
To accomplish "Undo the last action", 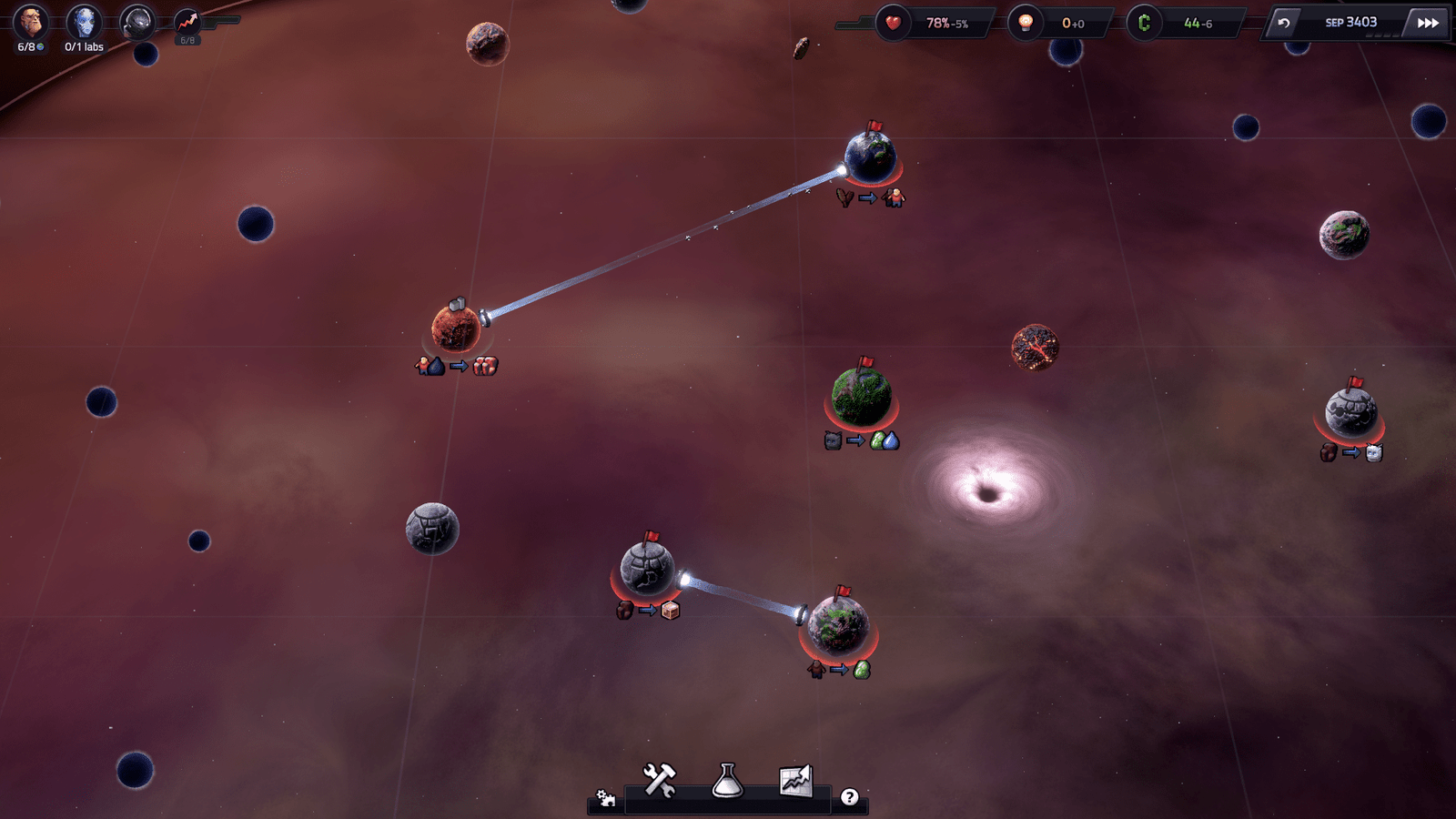I will (x=1283, y=23).
